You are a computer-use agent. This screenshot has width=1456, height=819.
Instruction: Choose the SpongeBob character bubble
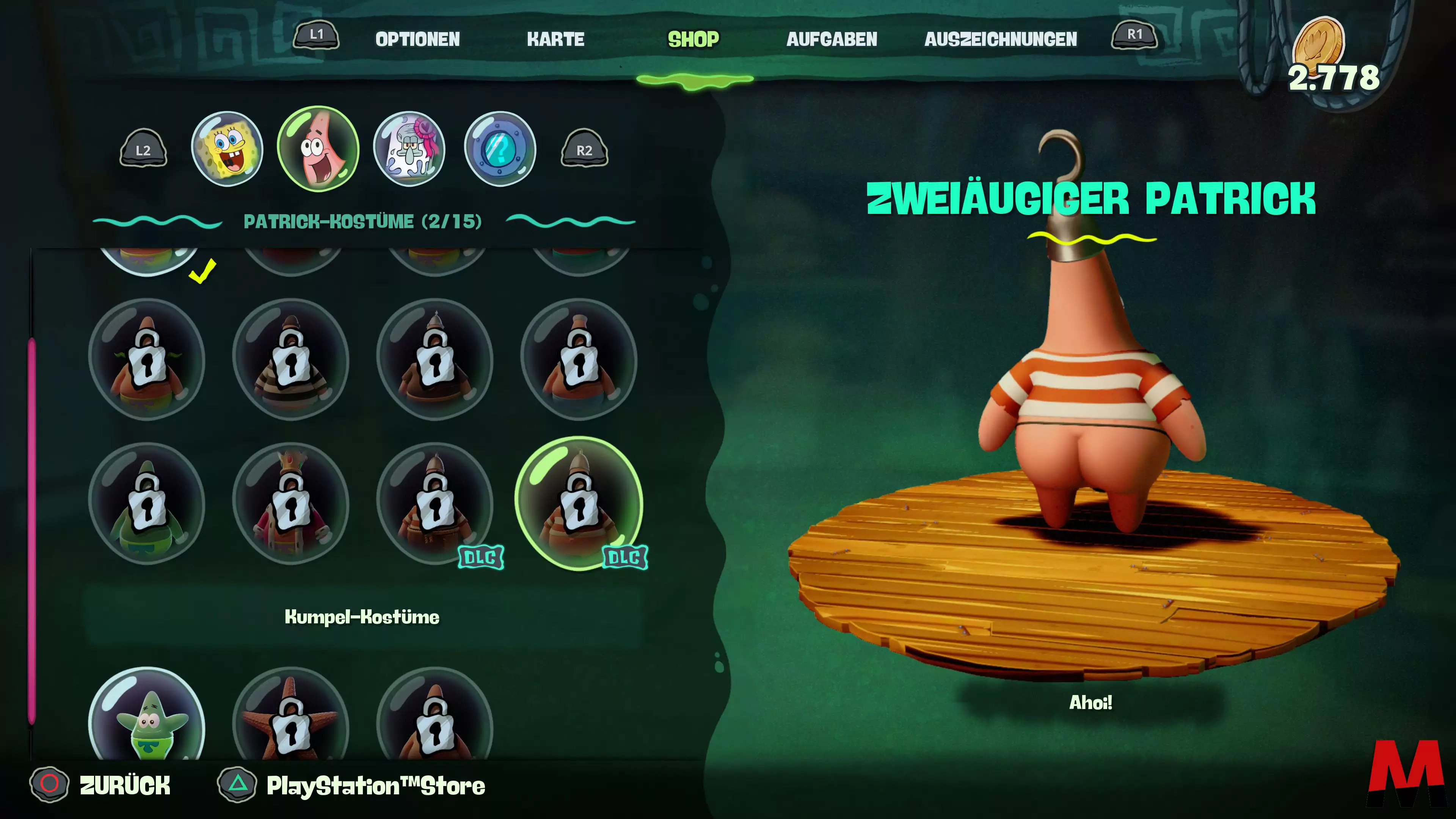pyautogui.click(x=227, y=149)
